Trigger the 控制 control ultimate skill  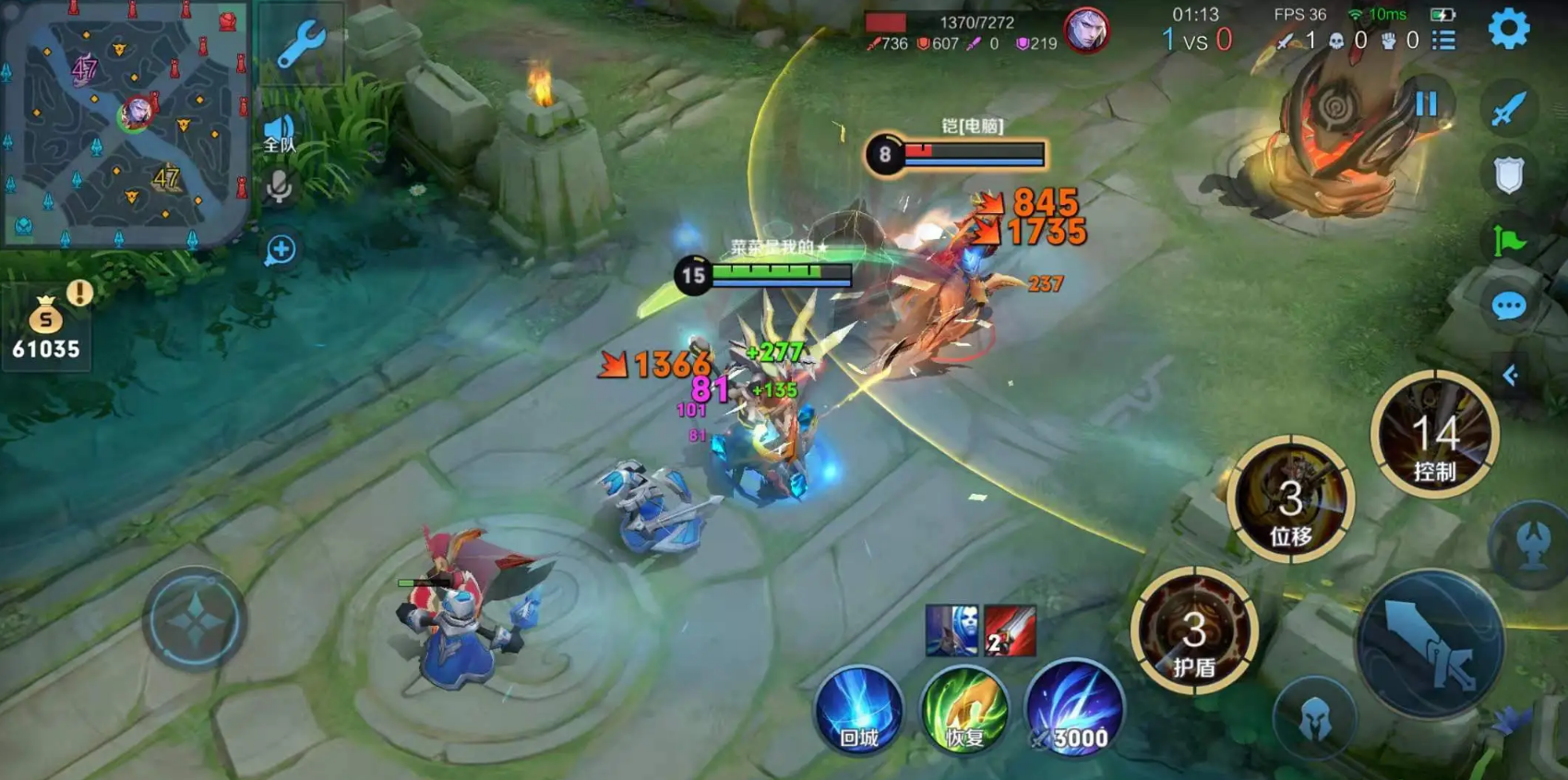click(x=1434, y=436)
